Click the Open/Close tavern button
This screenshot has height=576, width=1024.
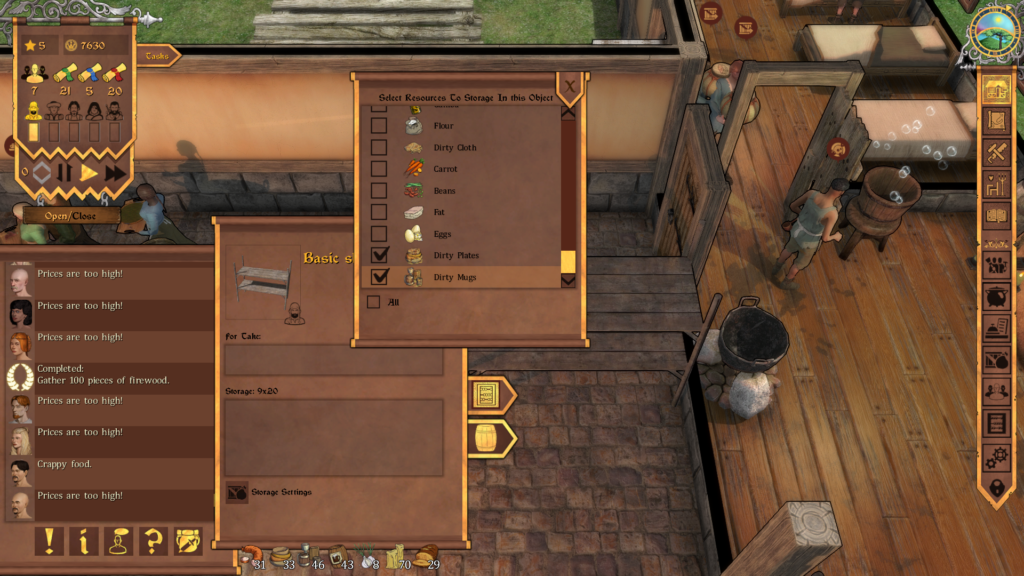[70, 216]
